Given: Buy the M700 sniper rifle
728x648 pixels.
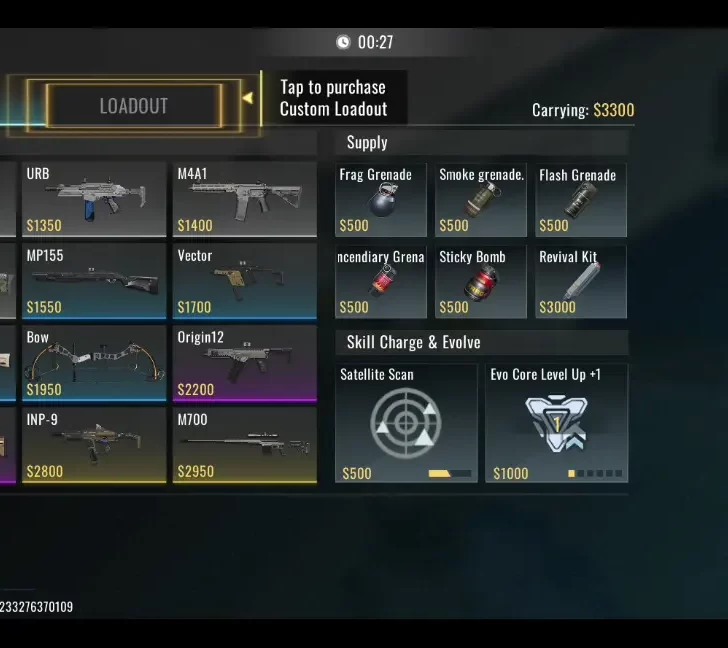Looking at the screenshot, I should tap(244, 445).
